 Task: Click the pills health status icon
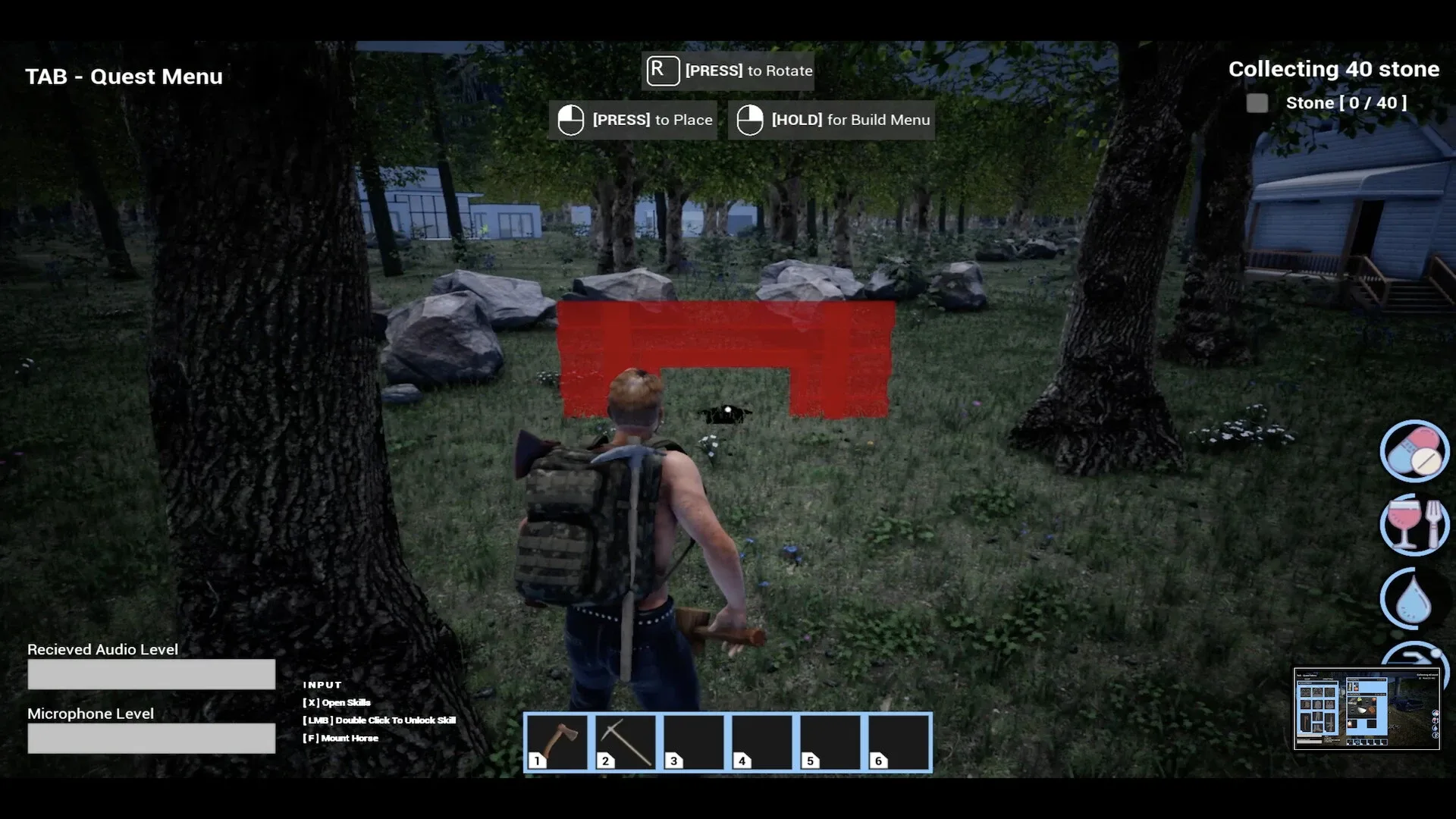click(x=1414, y=451)
